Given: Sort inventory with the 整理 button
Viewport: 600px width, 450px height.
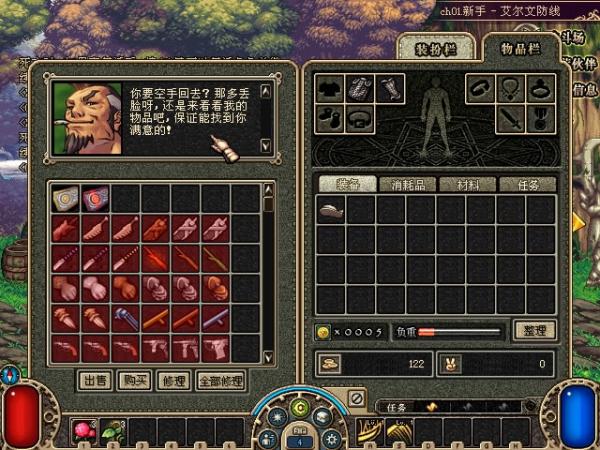Looking at the screenshot, I should click(533, 330).
